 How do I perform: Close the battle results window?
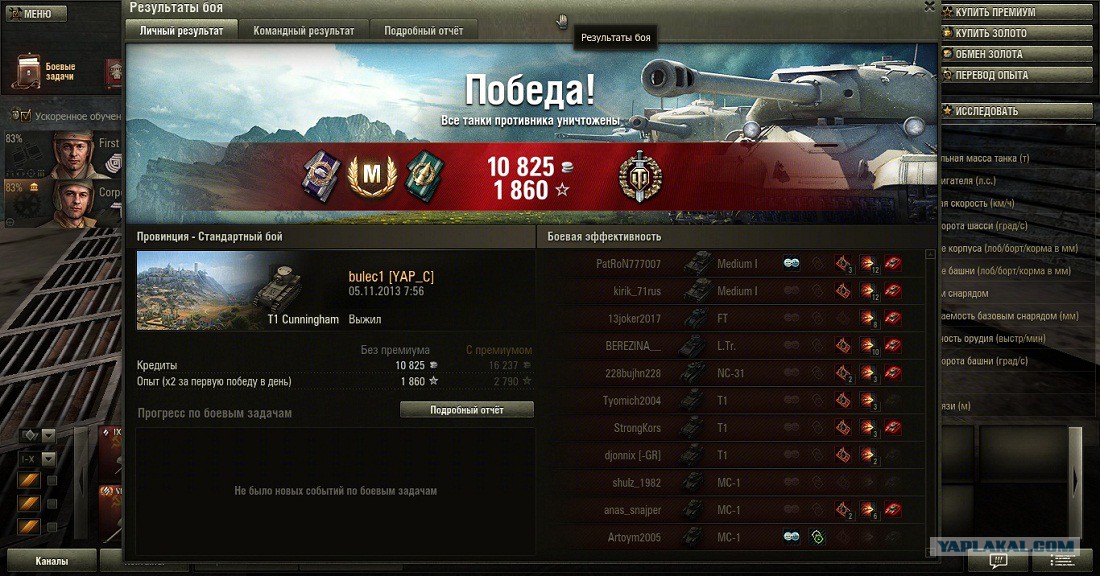click(929, 7)
